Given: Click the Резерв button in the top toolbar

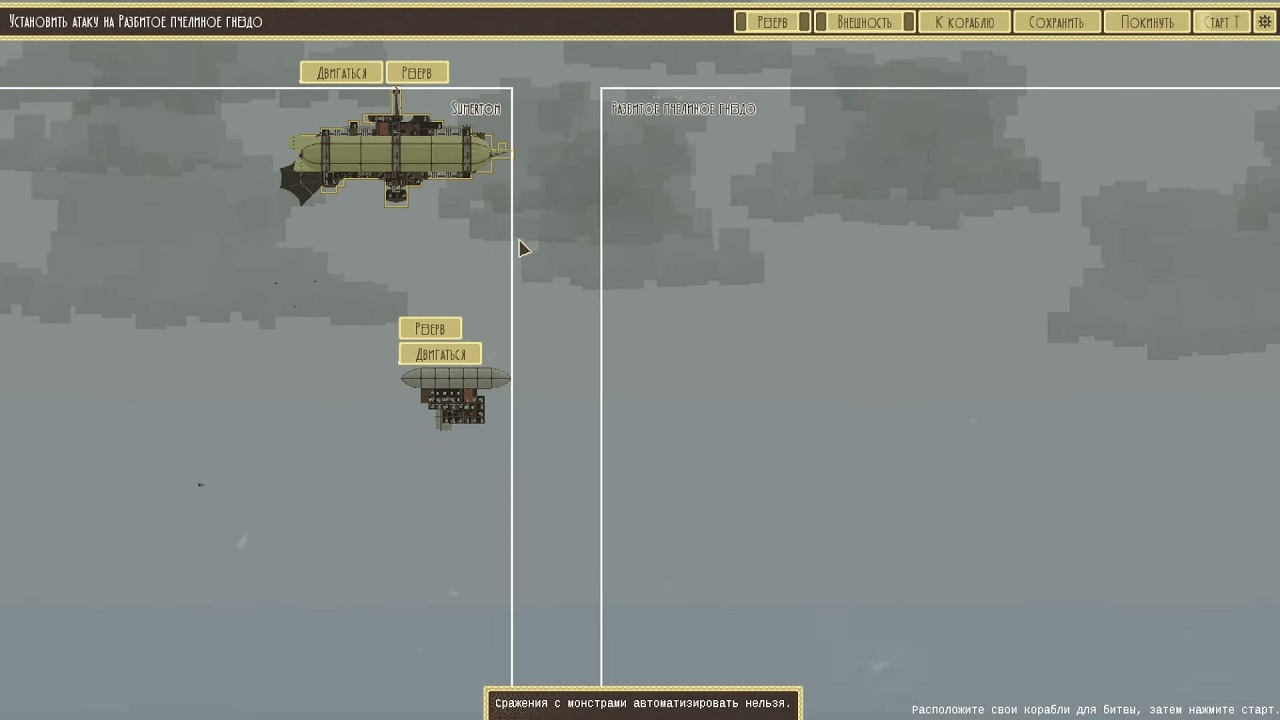Looking at the screenshot, I should (773, 20).
